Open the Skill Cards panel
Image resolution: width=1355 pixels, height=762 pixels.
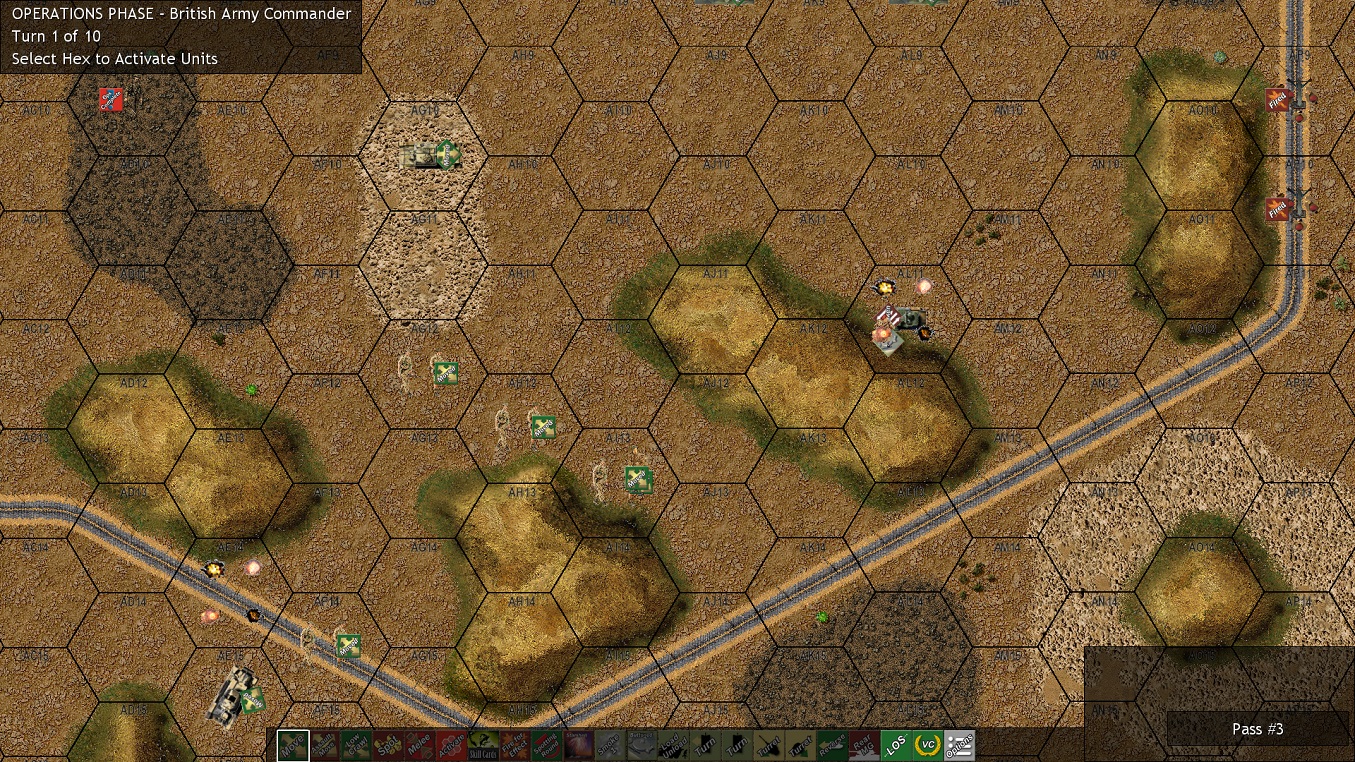click(481, 745)
